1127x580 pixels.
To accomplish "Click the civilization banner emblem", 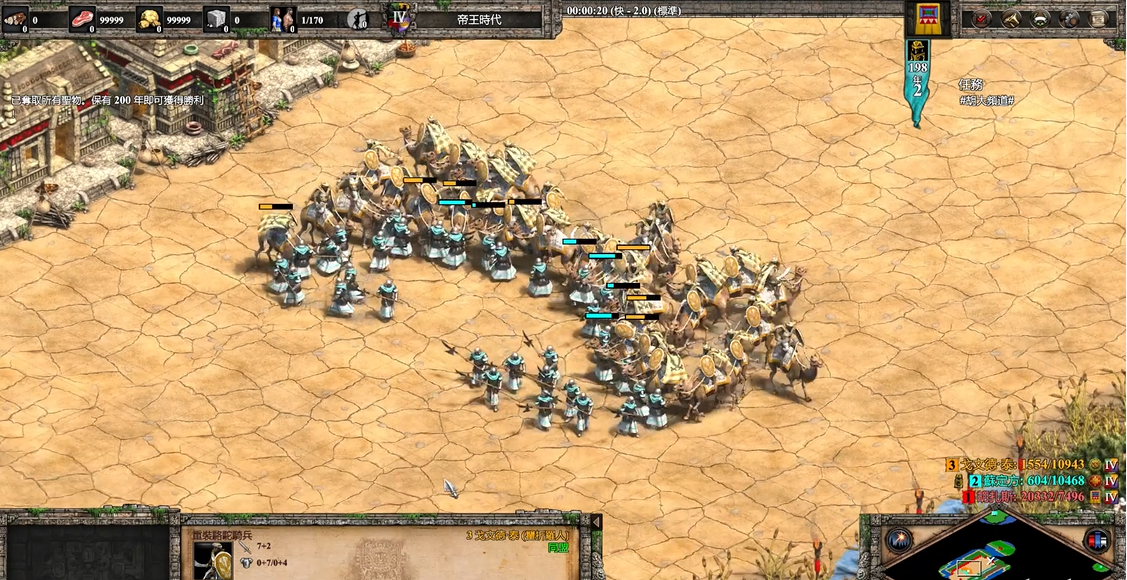I will click(x=927, y=18).
